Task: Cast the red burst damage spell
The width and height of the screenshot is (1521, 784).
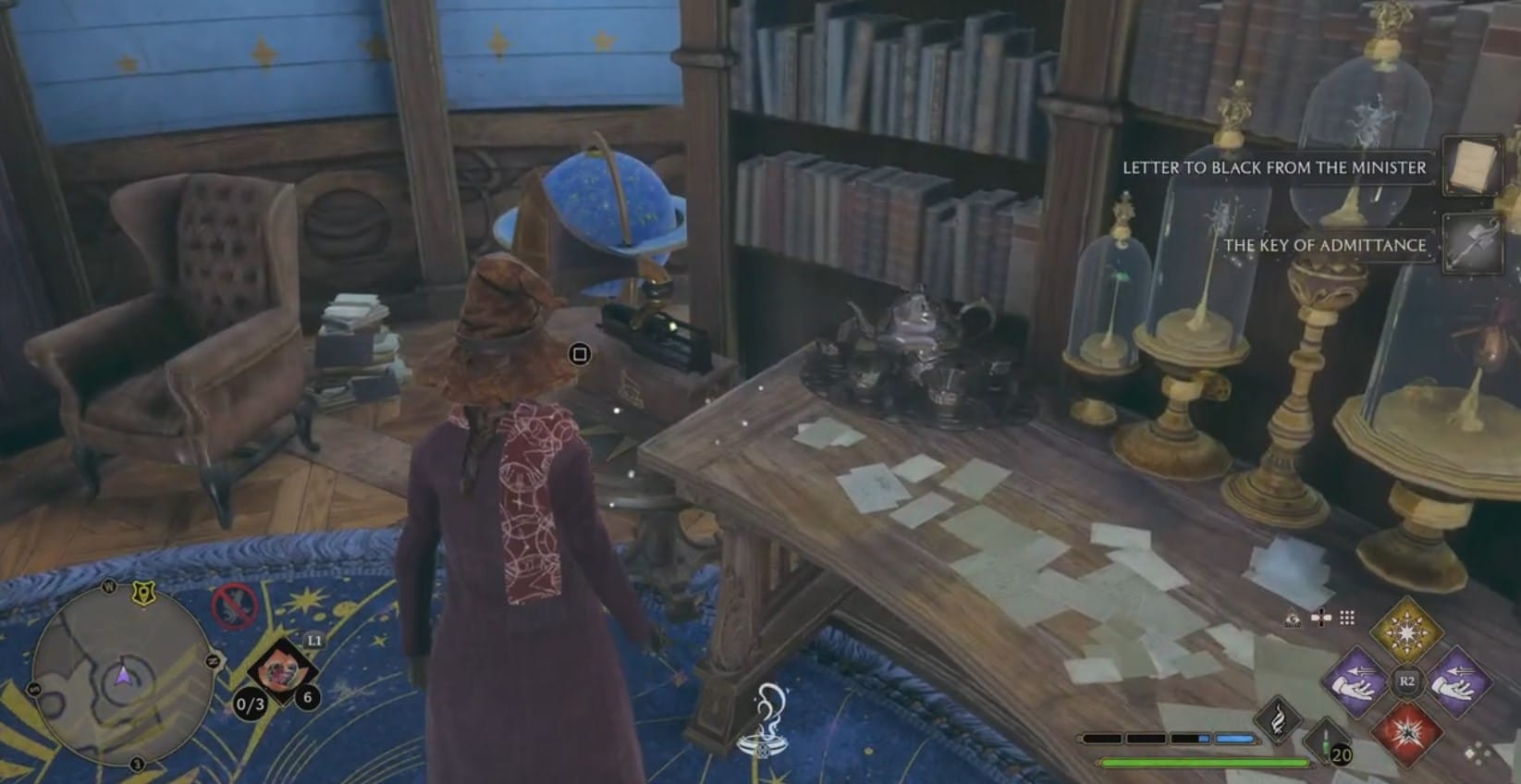Action: click(x=1405, y=733)
